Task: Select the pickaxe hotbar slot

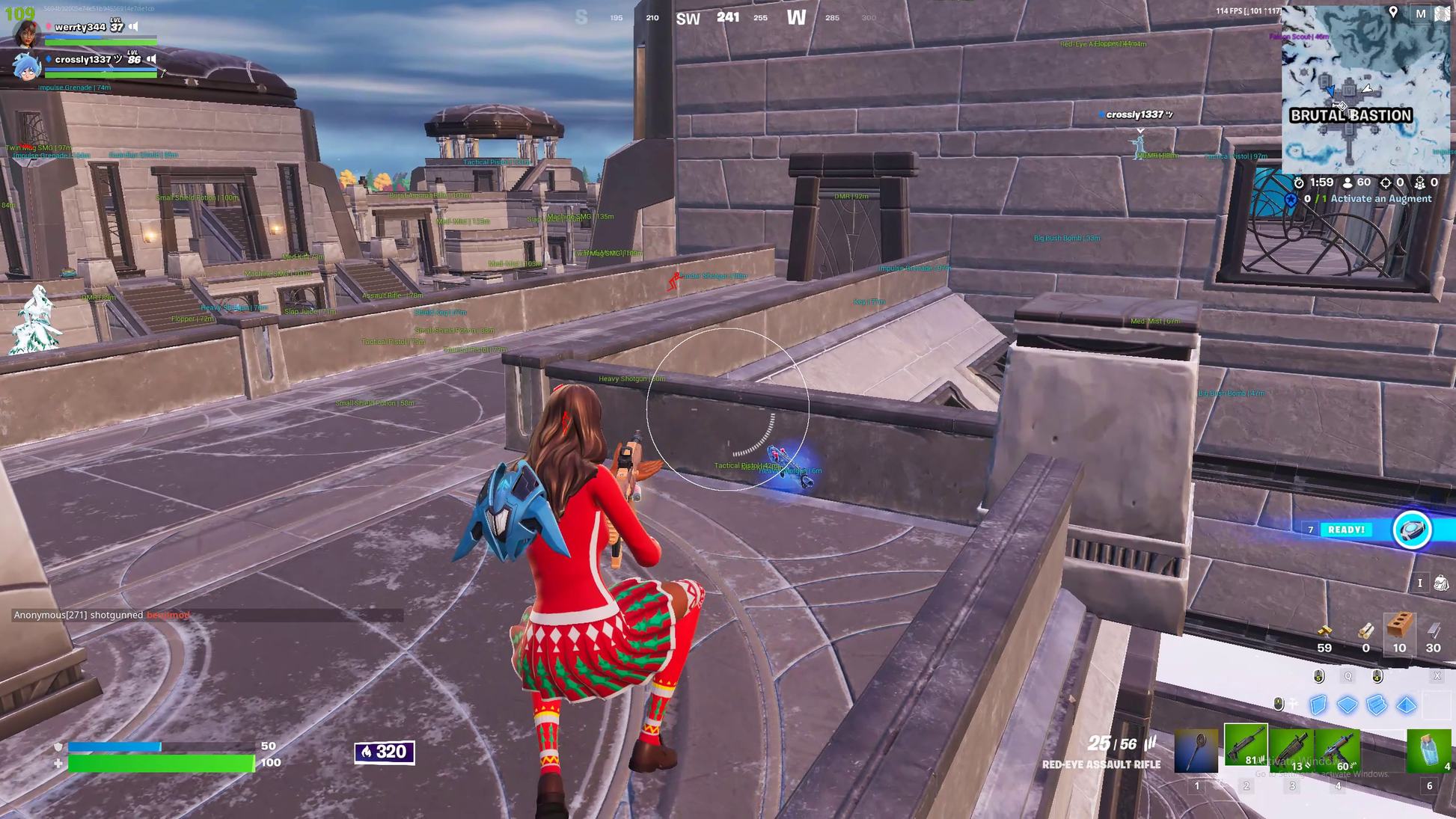Action: point(1196,749)
